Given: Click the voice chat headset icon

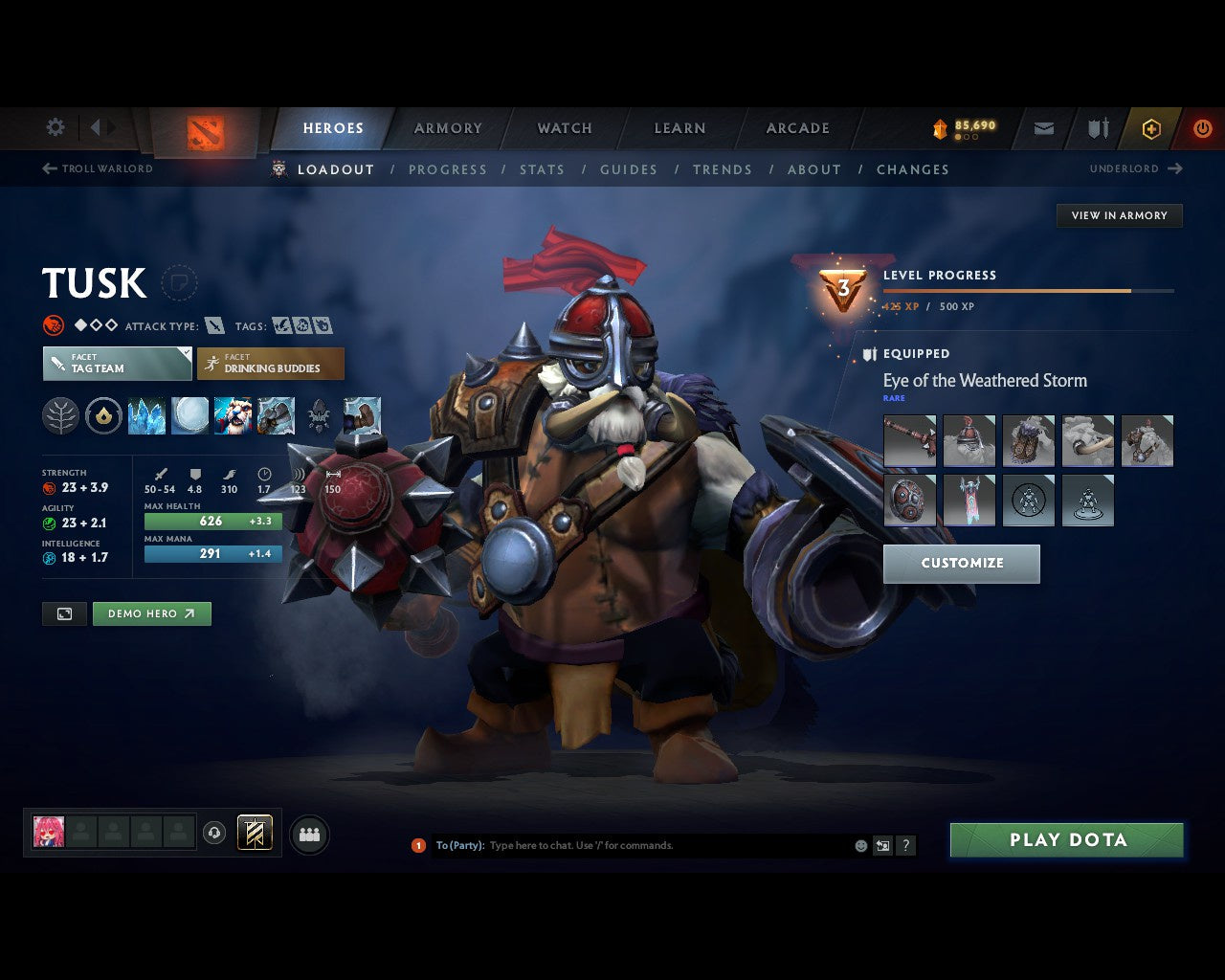Looking at the screenshot, I should pos(212,833).
